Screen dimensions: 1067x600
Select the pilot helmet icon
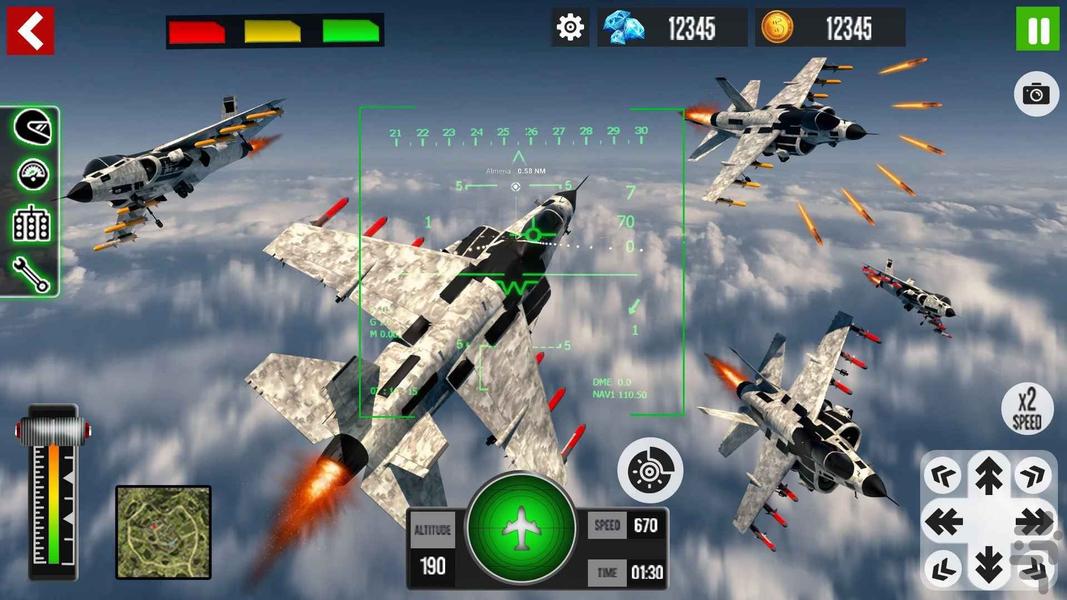pyautogui.click(x=32, y=128)
